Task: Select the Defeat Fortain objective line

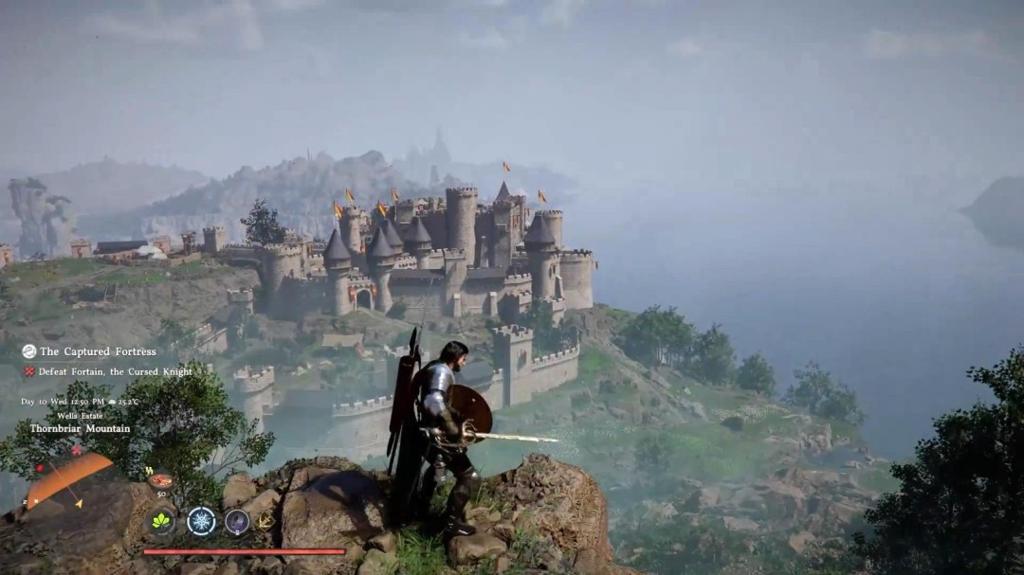Action: pyautogui.click(x=108, y=372)
